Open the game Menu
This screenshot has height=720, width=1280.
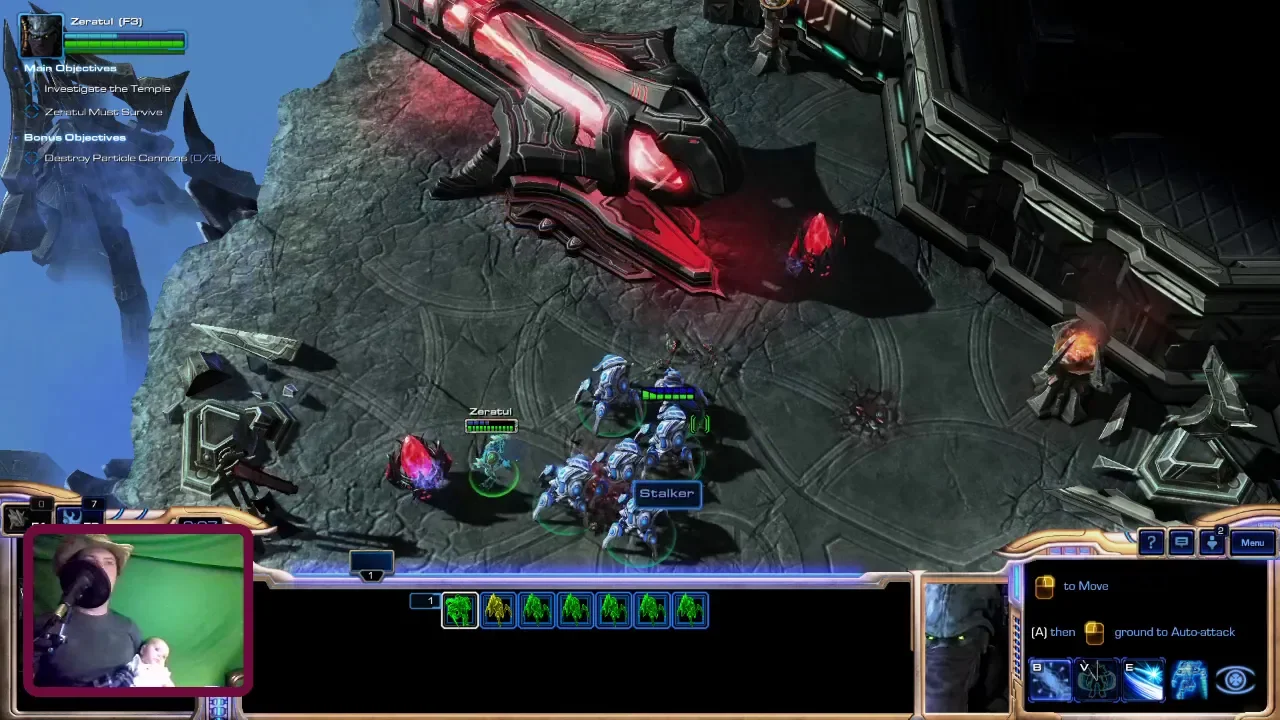(1252, 543)
